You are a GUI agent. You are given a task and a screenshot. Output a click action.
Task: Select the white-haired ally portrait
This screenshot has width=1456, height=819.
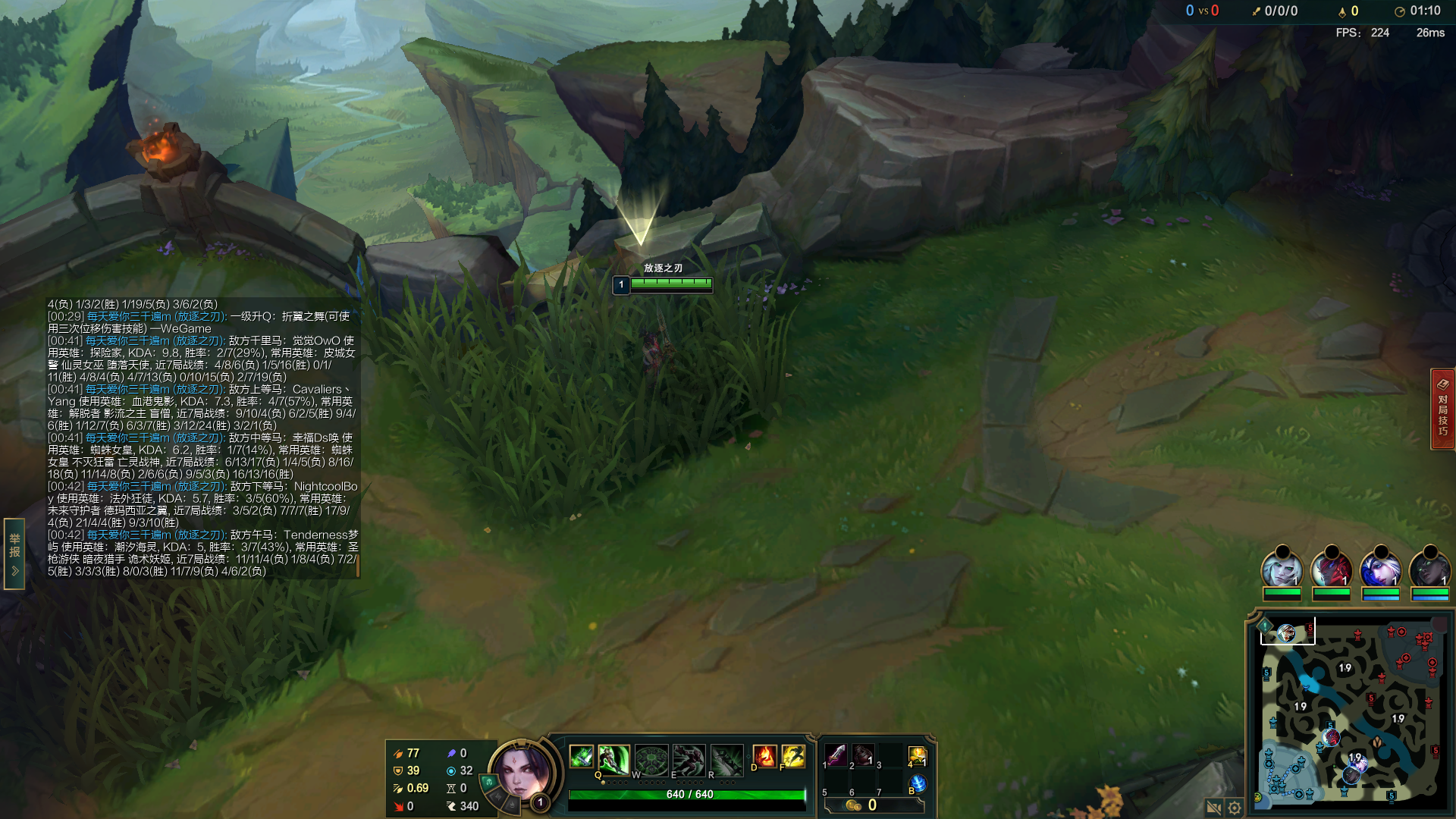click(1282, 570)
